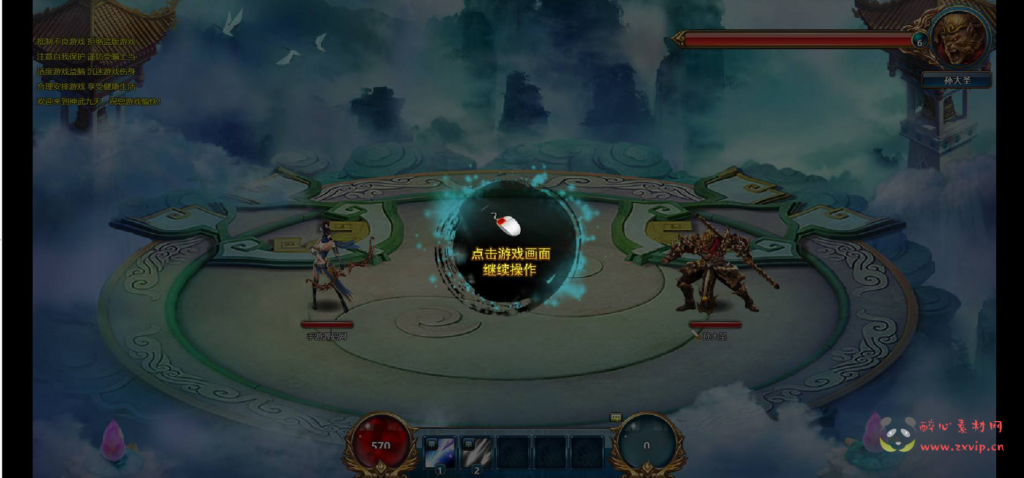Visit the www.zvvip.cn watermark link
Viewport: 1024px width, 478px height.
(x=962, y=448)
